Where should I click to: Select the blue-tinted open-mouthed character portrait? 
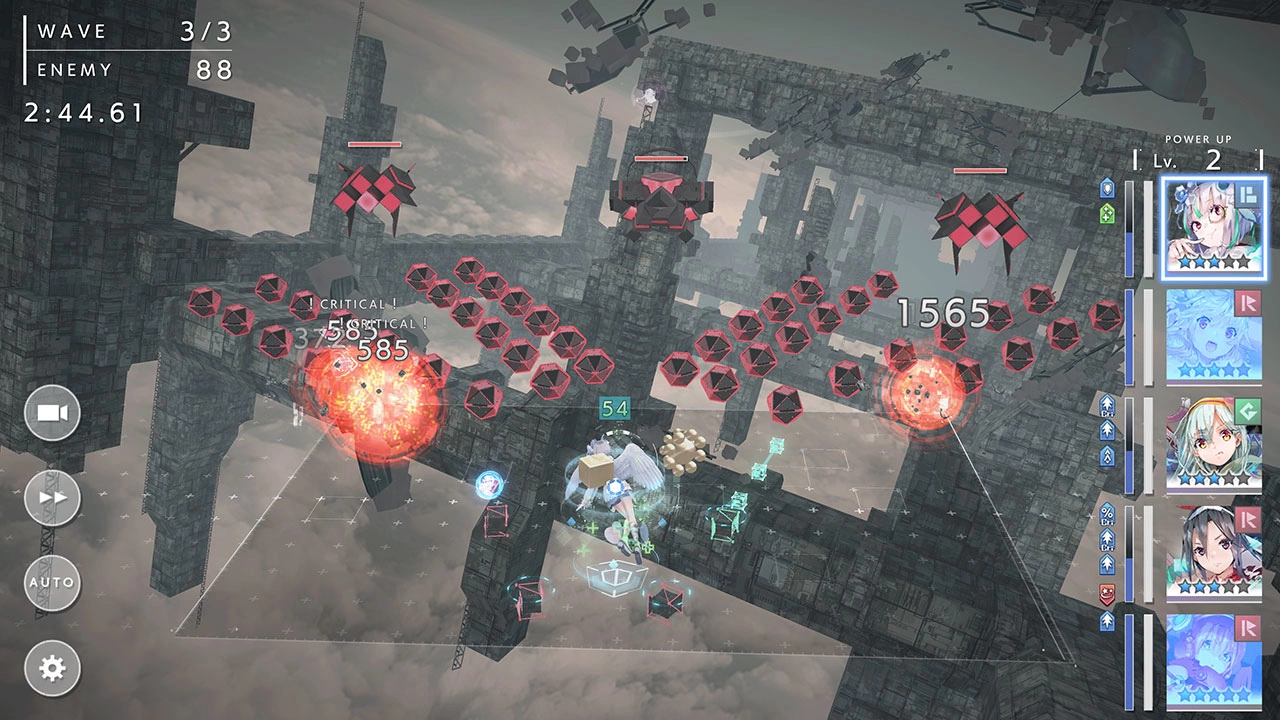click(x=1214, y=337)
